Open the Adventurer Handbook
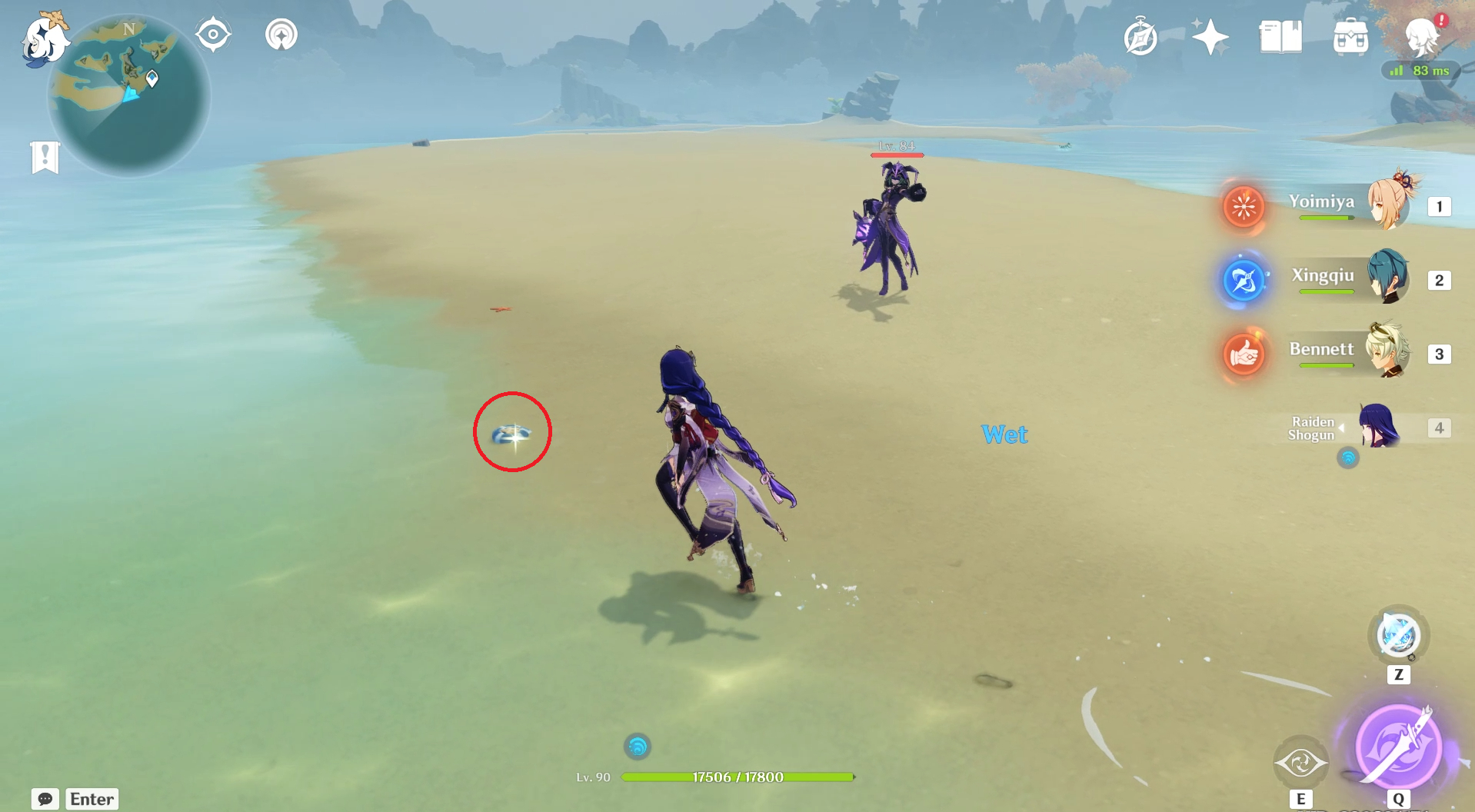Viewport: 1475px width, 812px height. pos(1139,35)
